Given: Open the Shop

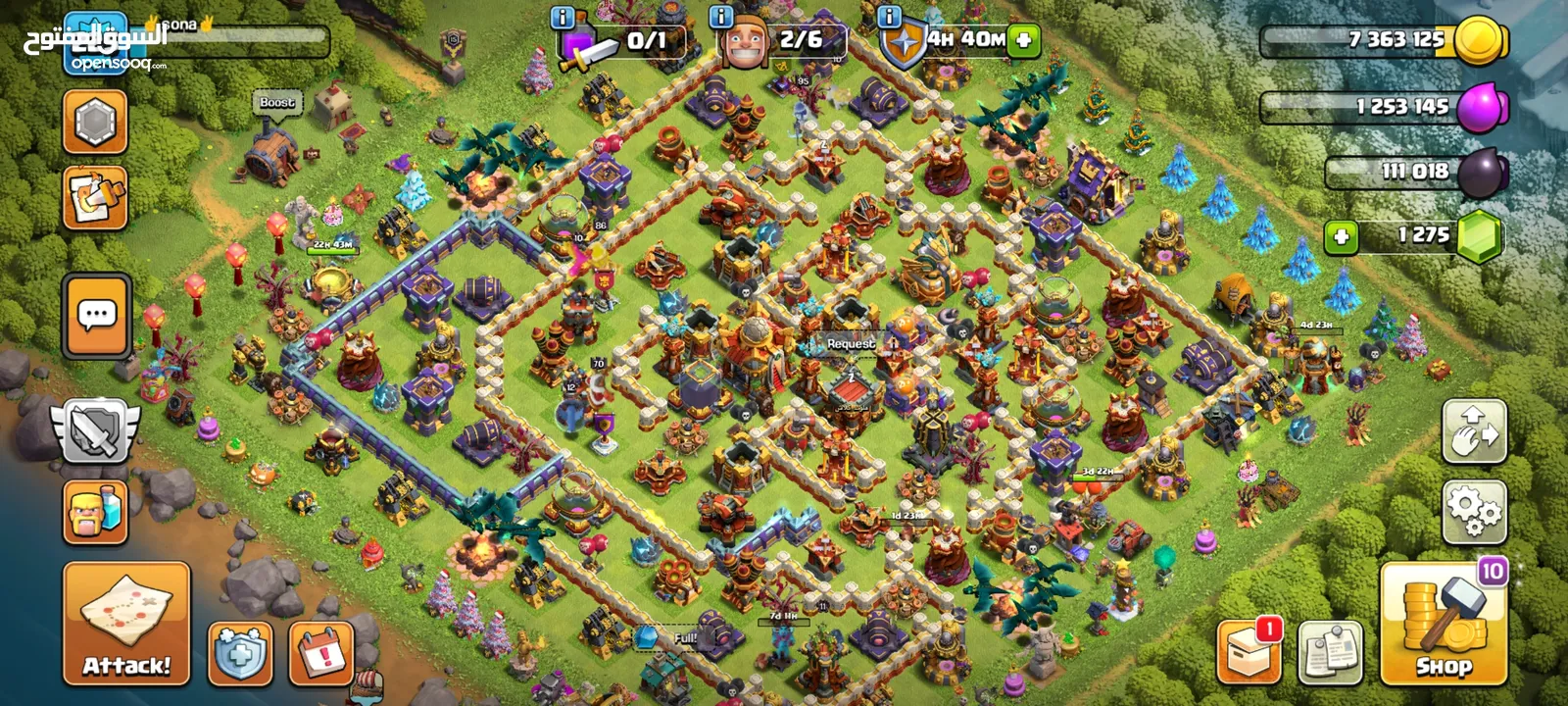Looking at the screenshot, I should coord(1443,624).
